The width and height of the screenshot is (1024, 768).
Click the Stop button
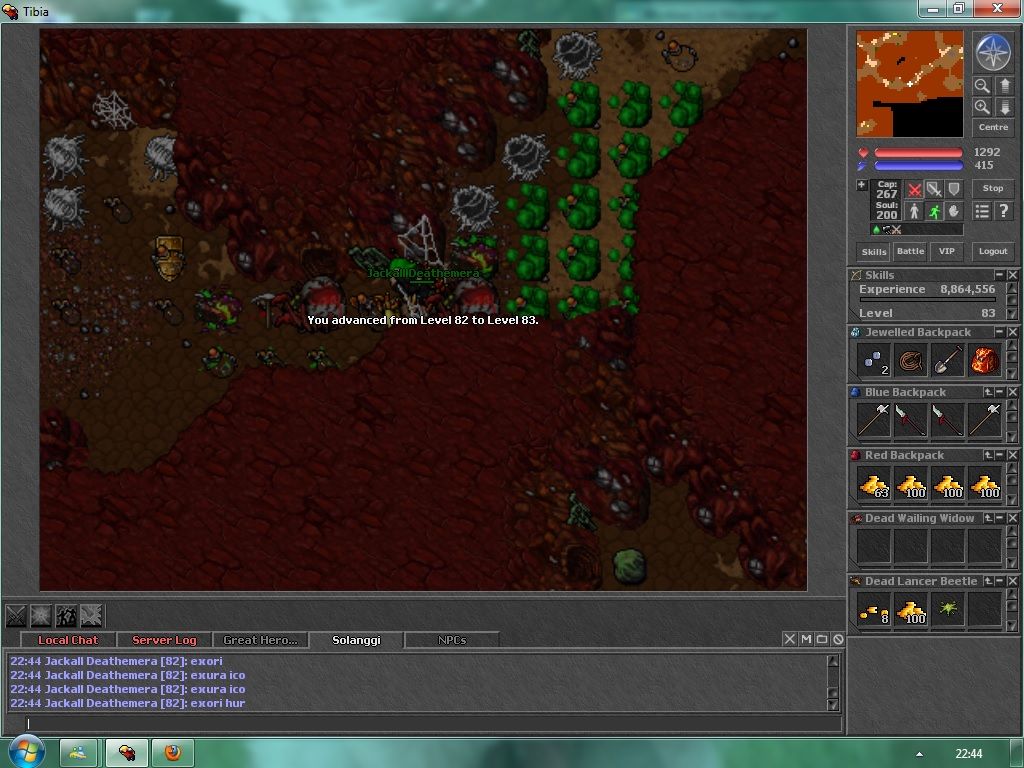pos(992,188)
